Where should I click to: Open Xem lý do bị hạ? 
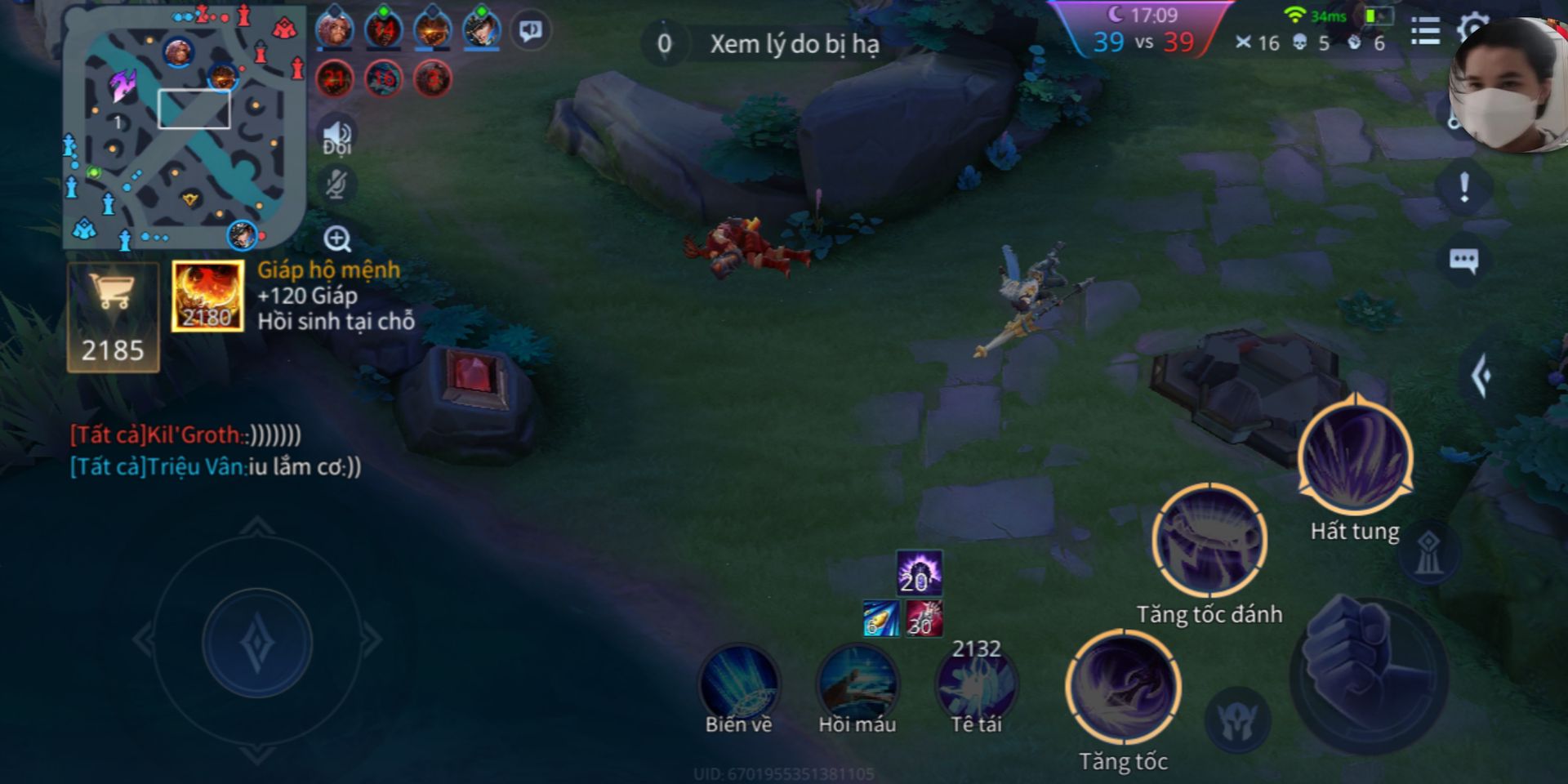[x=794, y=44]
